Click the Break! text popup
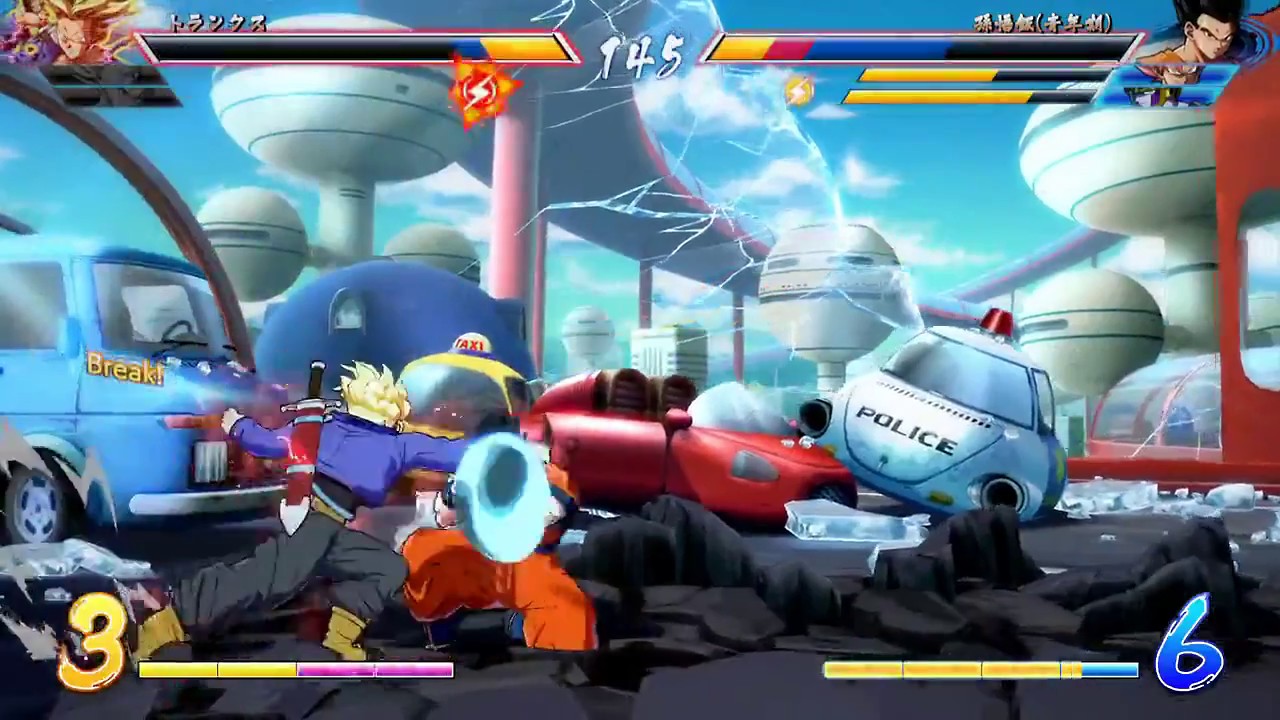Viewport: 1280px width, 720px height. click(x=124, y=367)
